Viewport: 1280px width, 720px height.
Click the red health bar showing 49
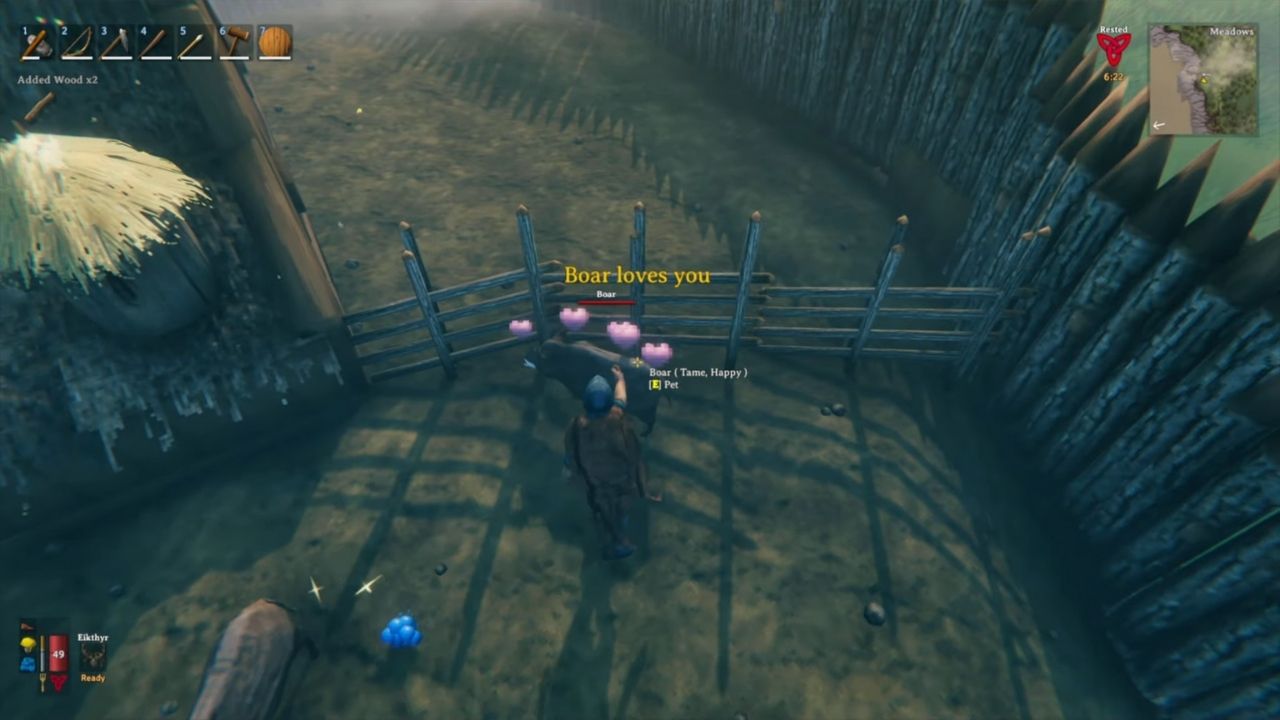pyautogui.click(x=57, y=656)
